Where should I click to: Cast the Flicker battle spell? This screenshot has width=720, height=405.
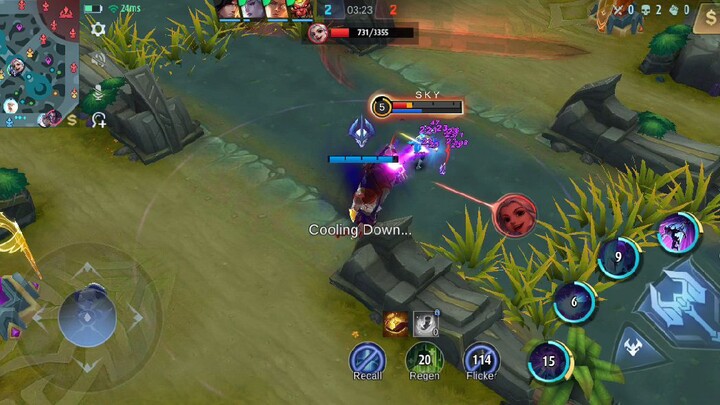[481, 360]
